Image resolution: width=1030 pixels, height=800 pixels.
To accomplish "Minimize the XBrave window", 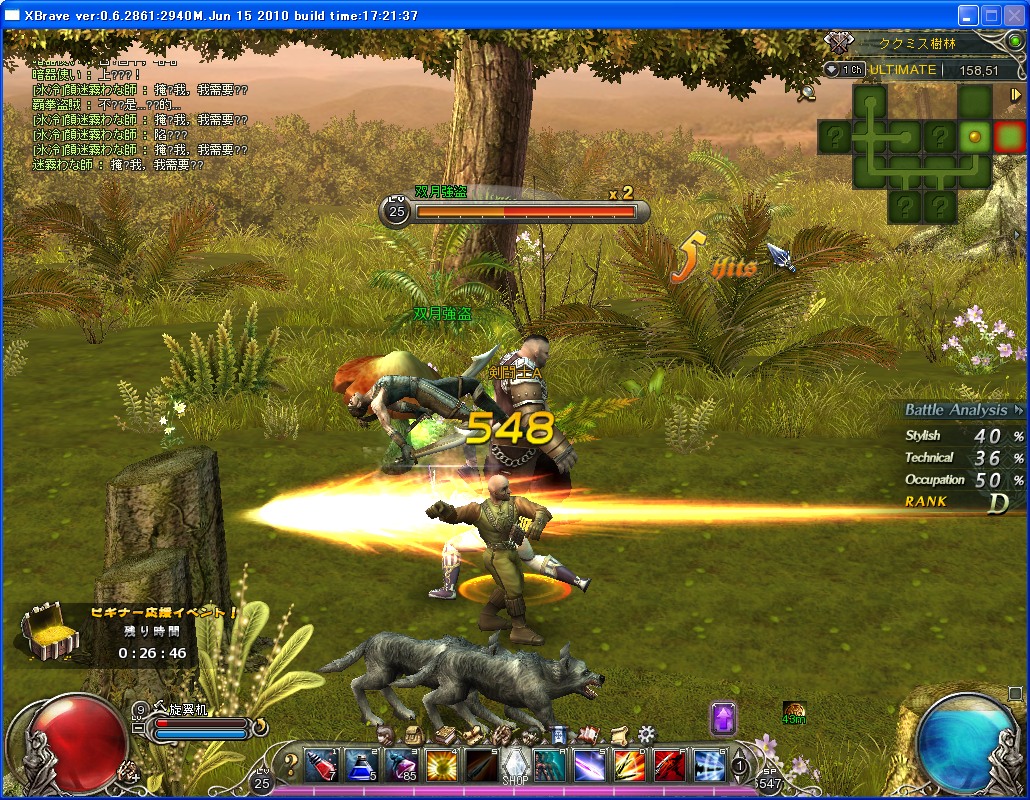I will point(967,15).
